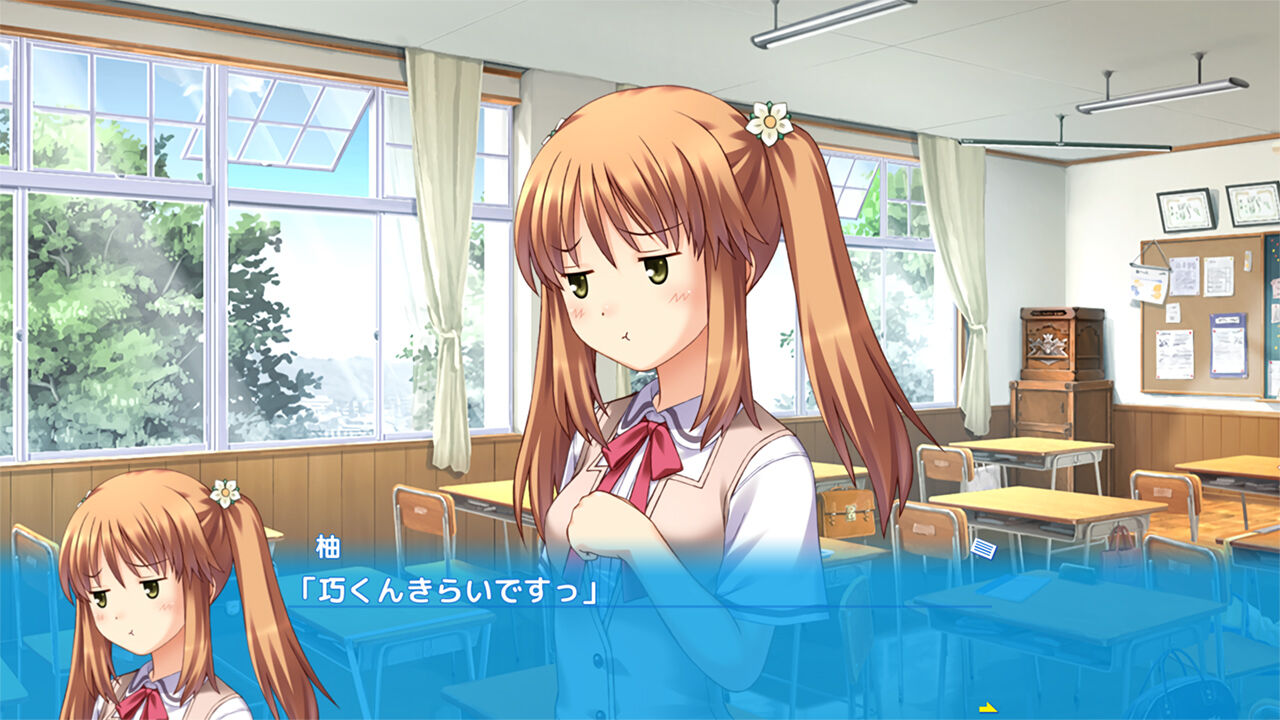
Task: Click the striped message-log paper icon
Action: pos(983,548)
